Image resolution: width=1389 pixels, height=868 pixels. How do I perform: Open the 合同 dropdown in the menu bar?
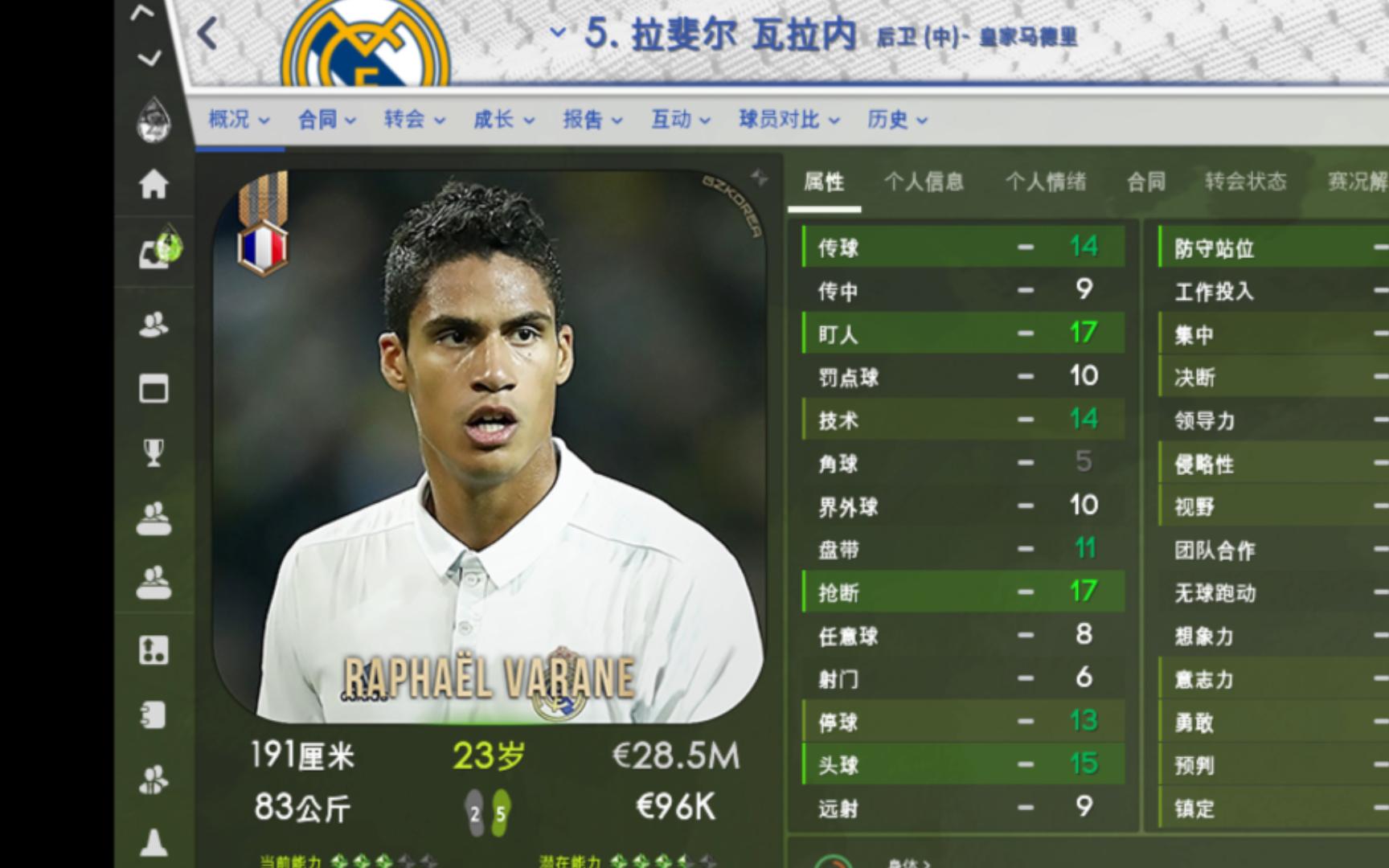pyautogui.click(x=326, y=120)
